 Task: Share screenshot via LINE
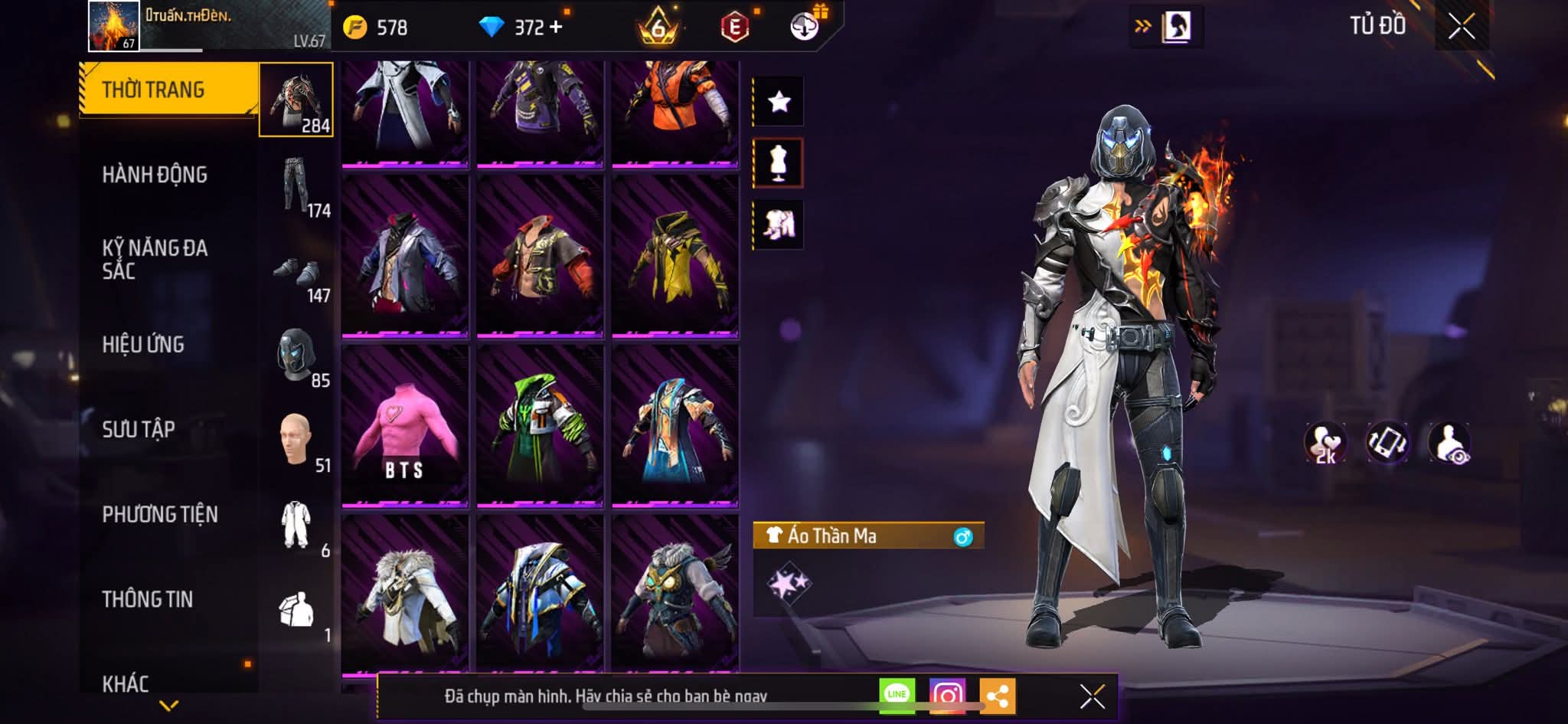click(897, 696)
